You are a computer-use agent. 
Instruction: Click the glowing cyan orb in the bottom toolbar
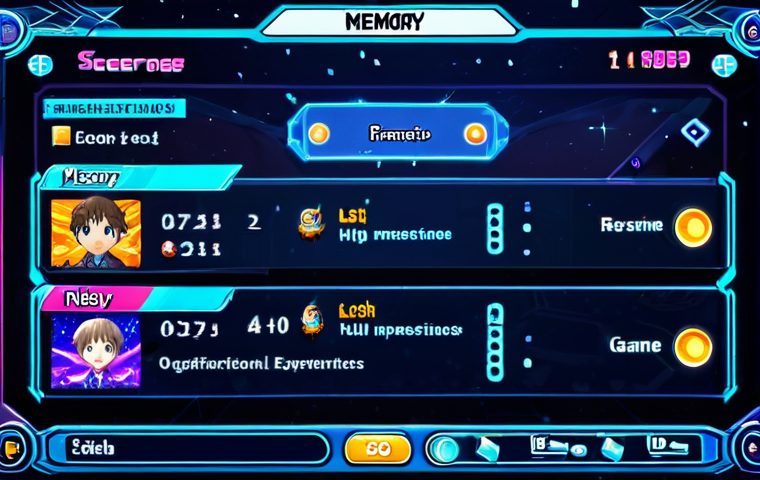[x=445, y=449]
